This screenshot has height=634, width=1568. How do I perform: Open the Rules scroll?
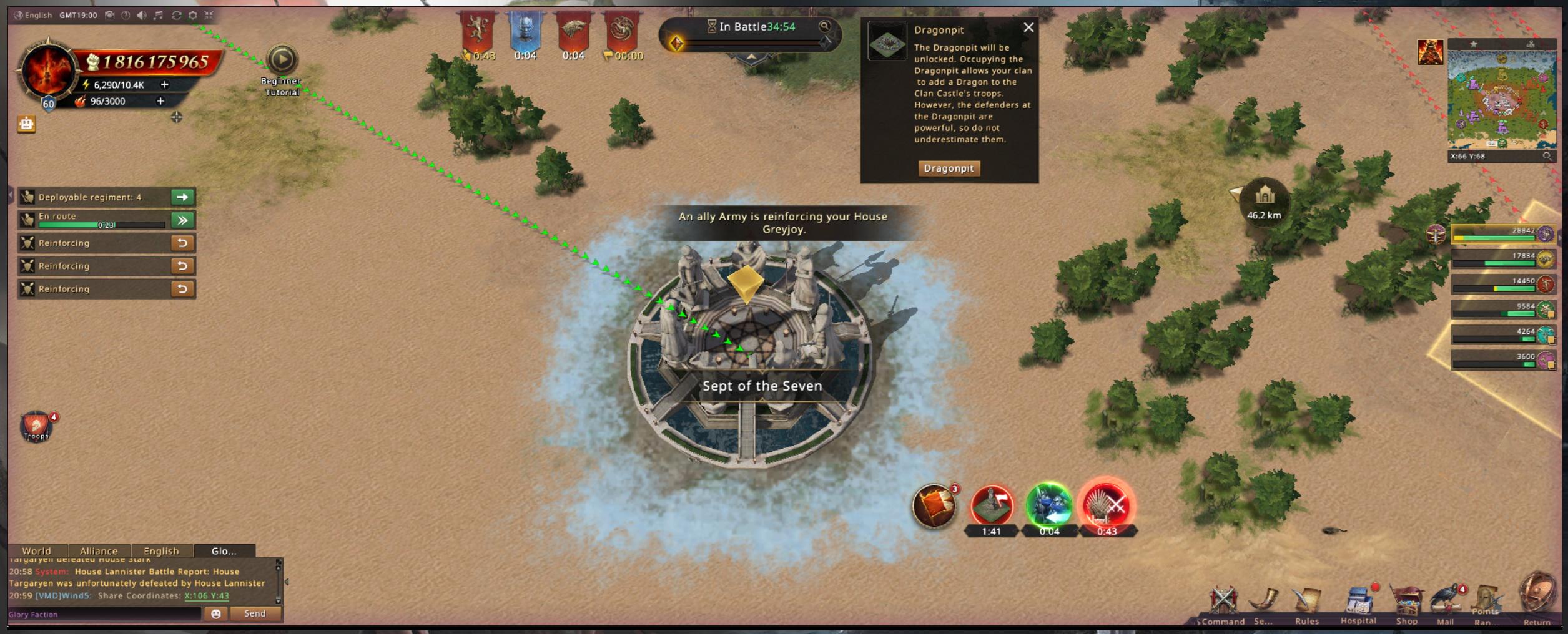click(1306, 603)
